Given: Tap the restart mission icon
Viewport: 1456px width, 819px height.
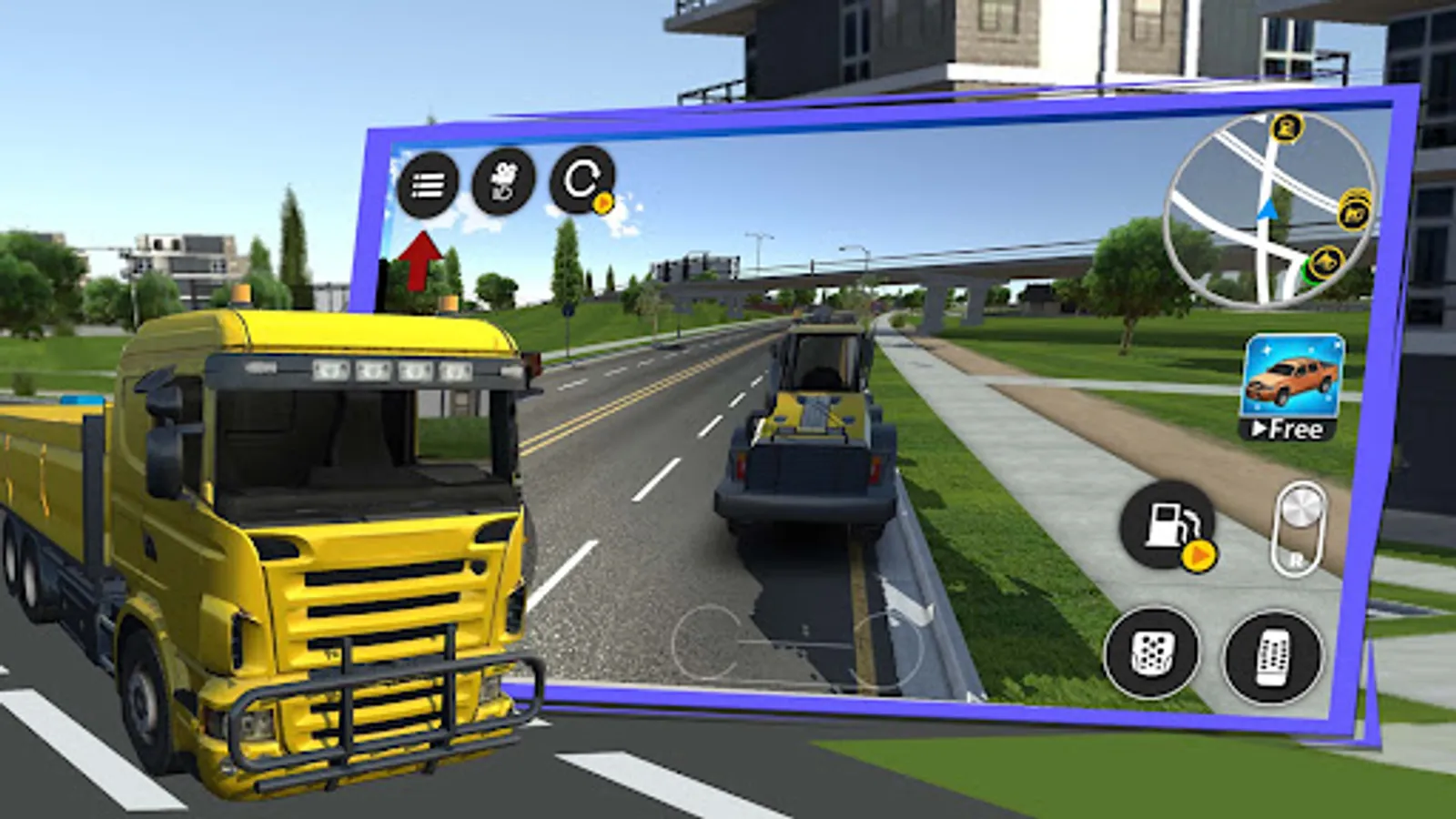Looking at the screenshot, I should point(581,179).
